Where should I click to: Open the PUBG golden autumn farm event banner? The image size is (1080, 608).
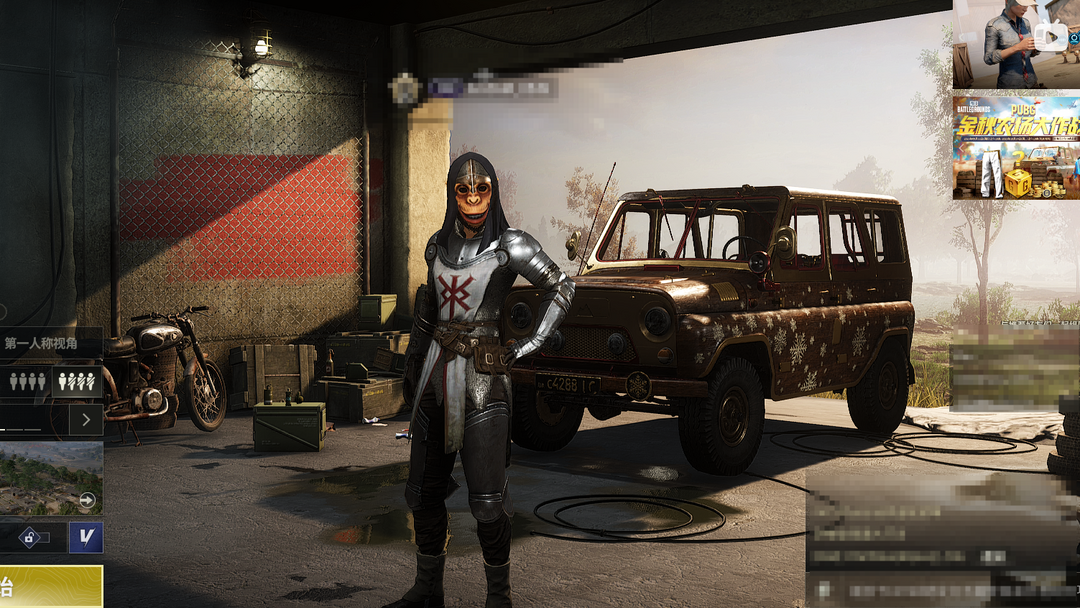1015,147
